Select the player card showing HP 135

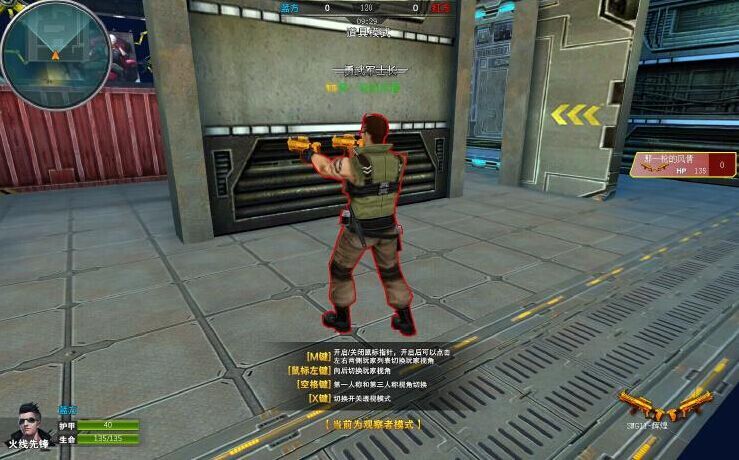pos(683,164)
